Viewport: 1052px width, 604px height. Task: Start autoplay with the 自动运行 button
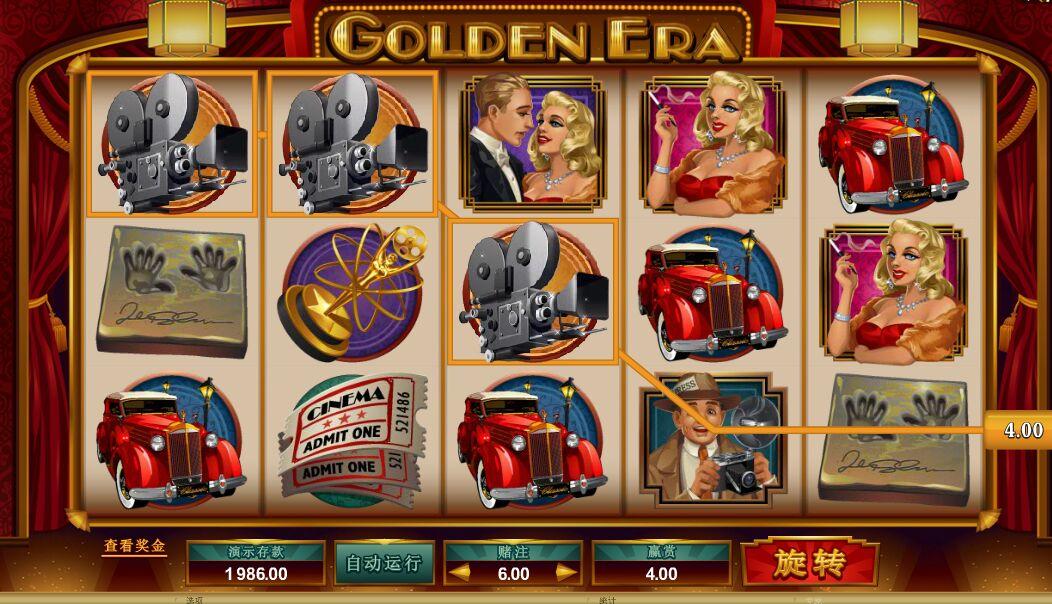click(x=383, y=563)
